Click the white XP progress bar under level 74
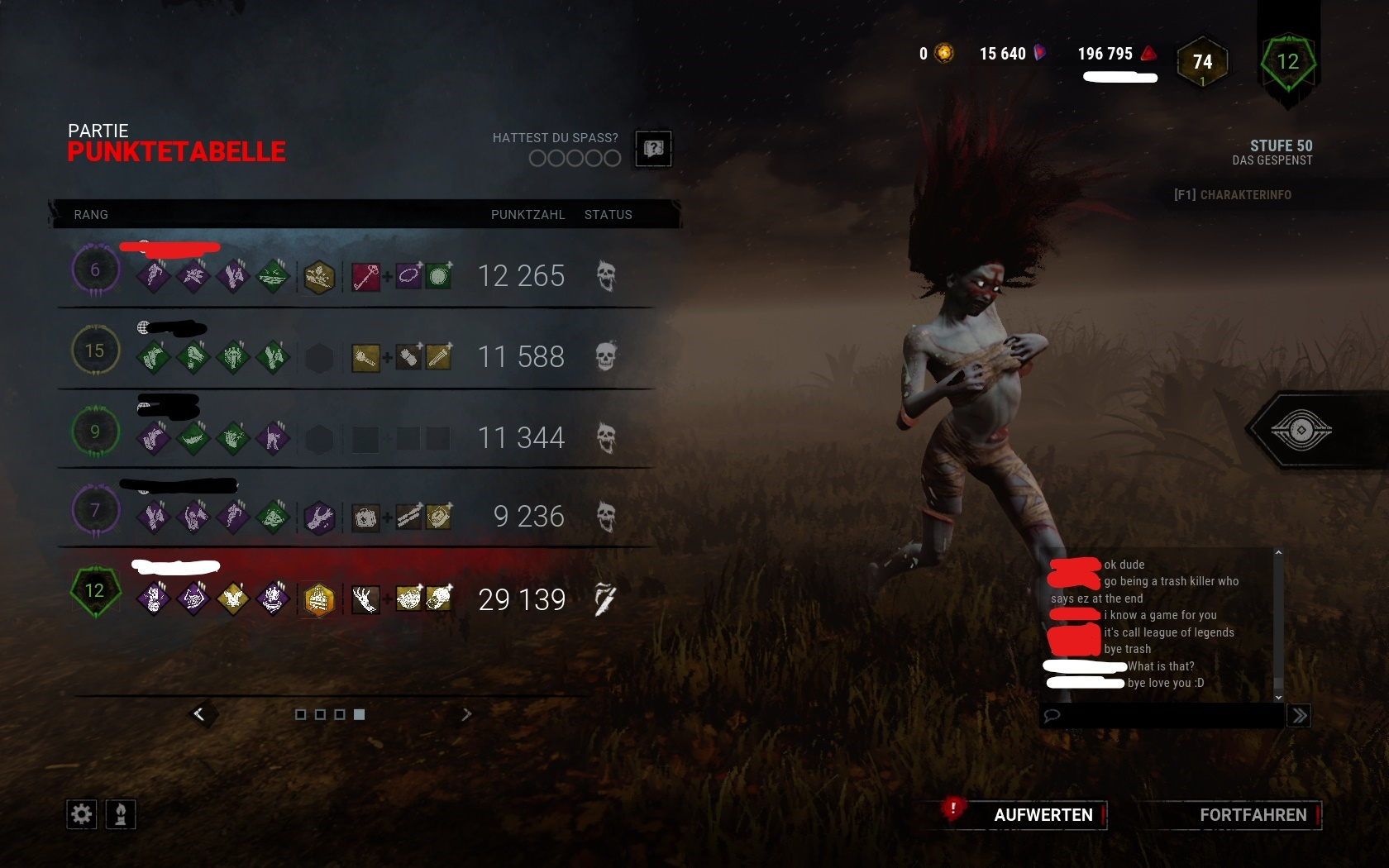The width and height of the screenshot is (1389, 868). click(x=1119, y=77)
